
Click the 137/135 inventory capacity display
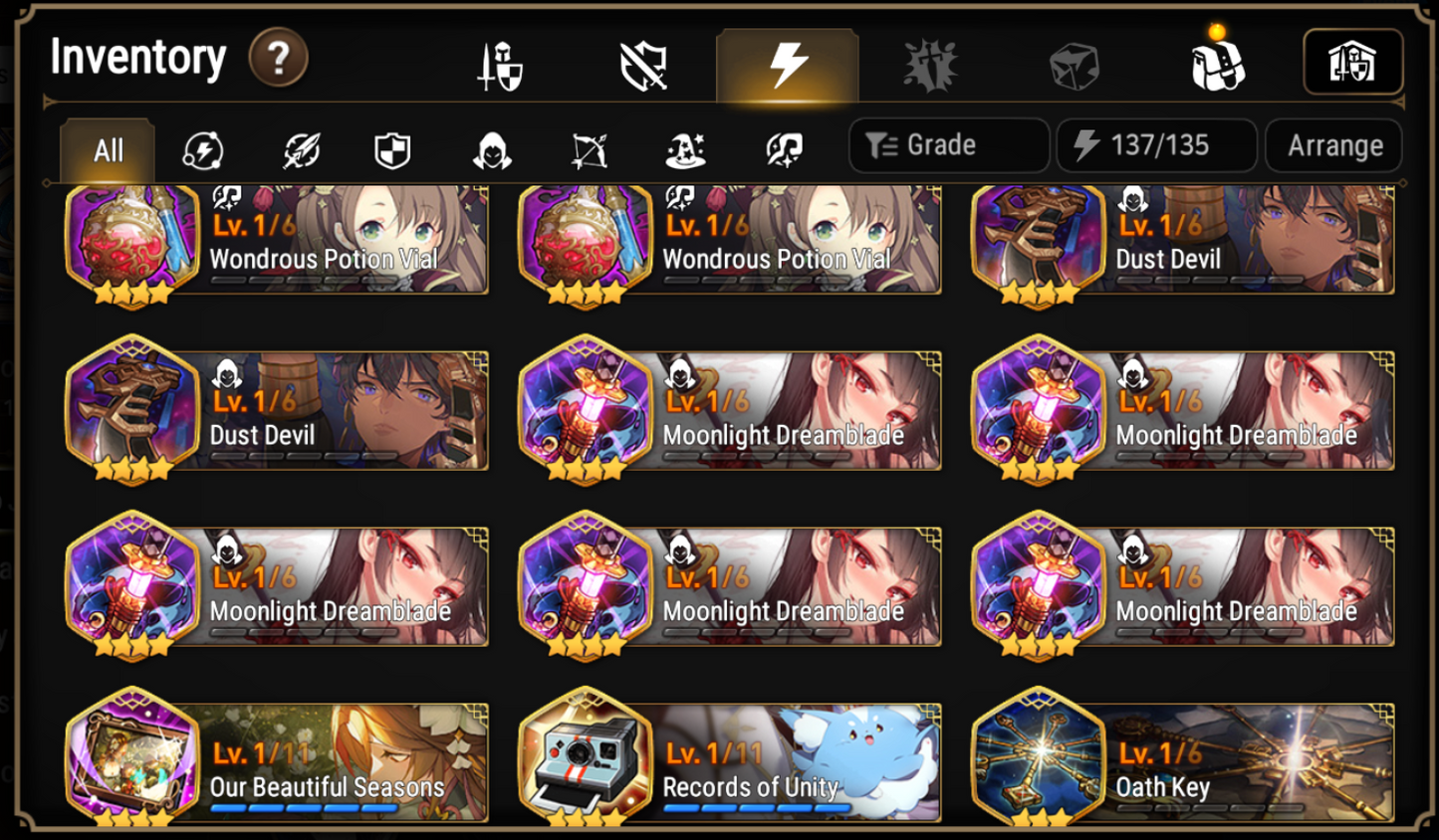1155,145
